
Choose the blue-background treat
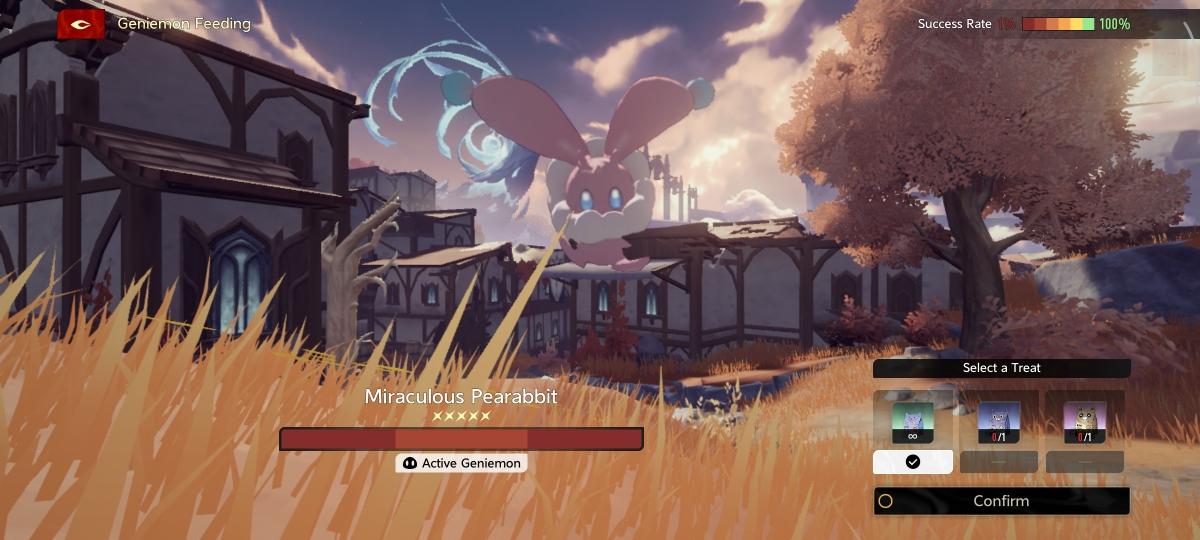[x=999, y=421]
